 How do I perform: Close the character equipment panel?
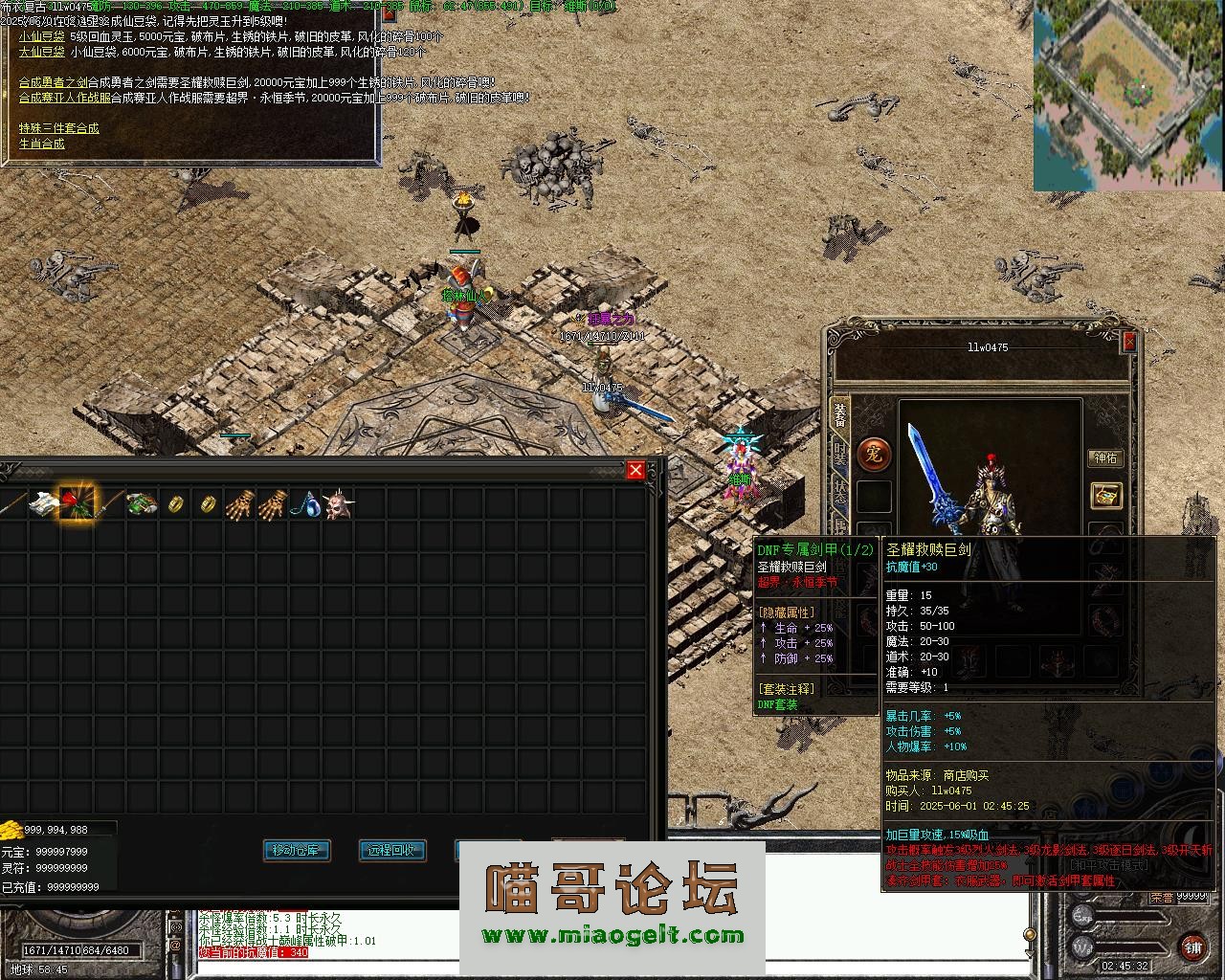[x=1128, y=342]
